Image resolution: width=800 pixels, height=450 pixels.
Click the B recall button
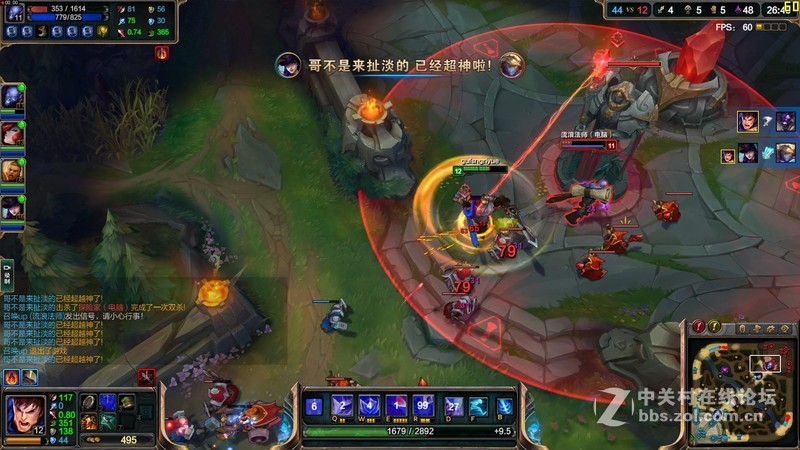click(505, 406)
